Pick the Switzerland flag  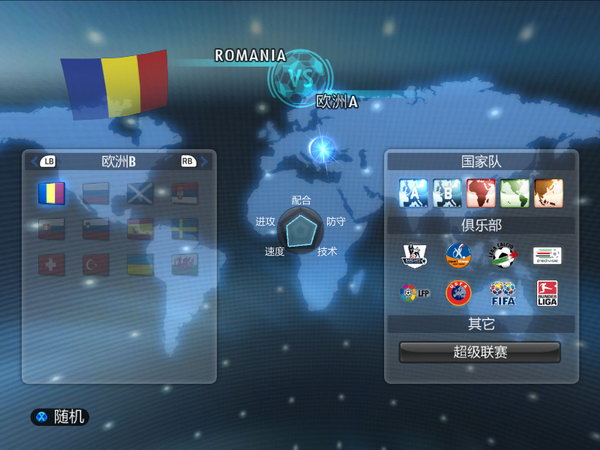click(x=51, y=265)
